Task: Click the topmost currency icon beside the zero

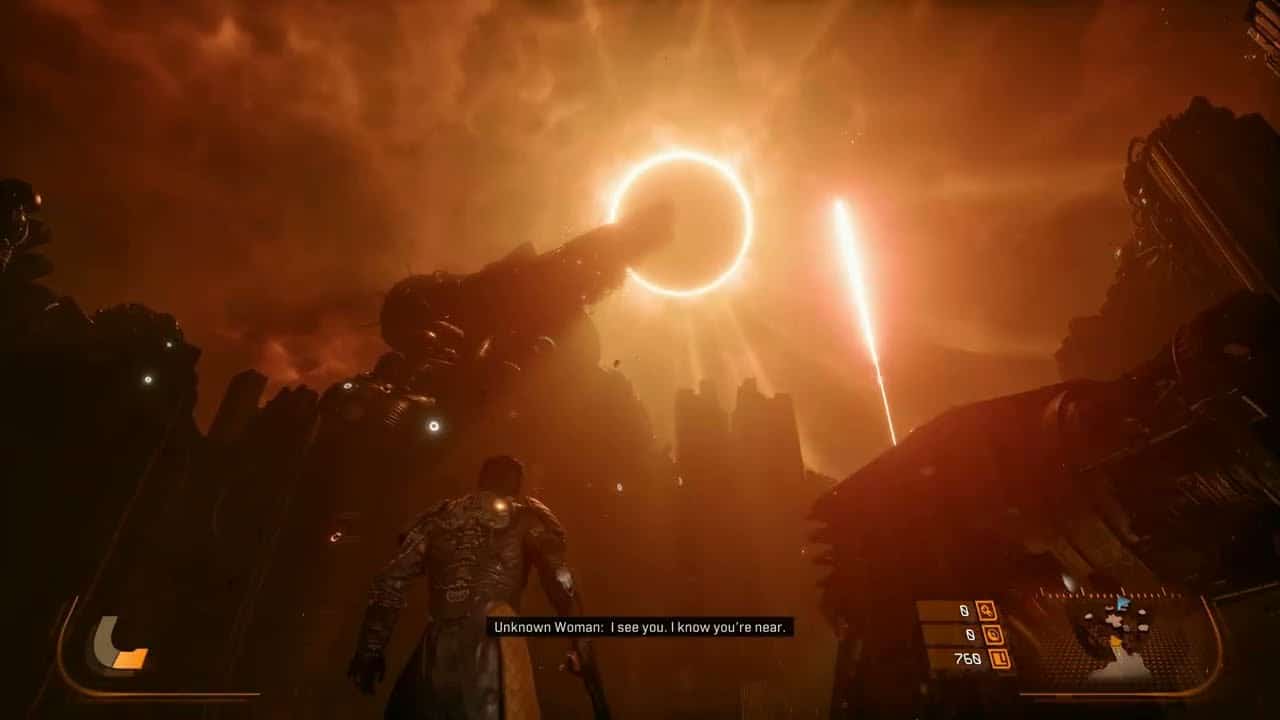Action: 987,611
